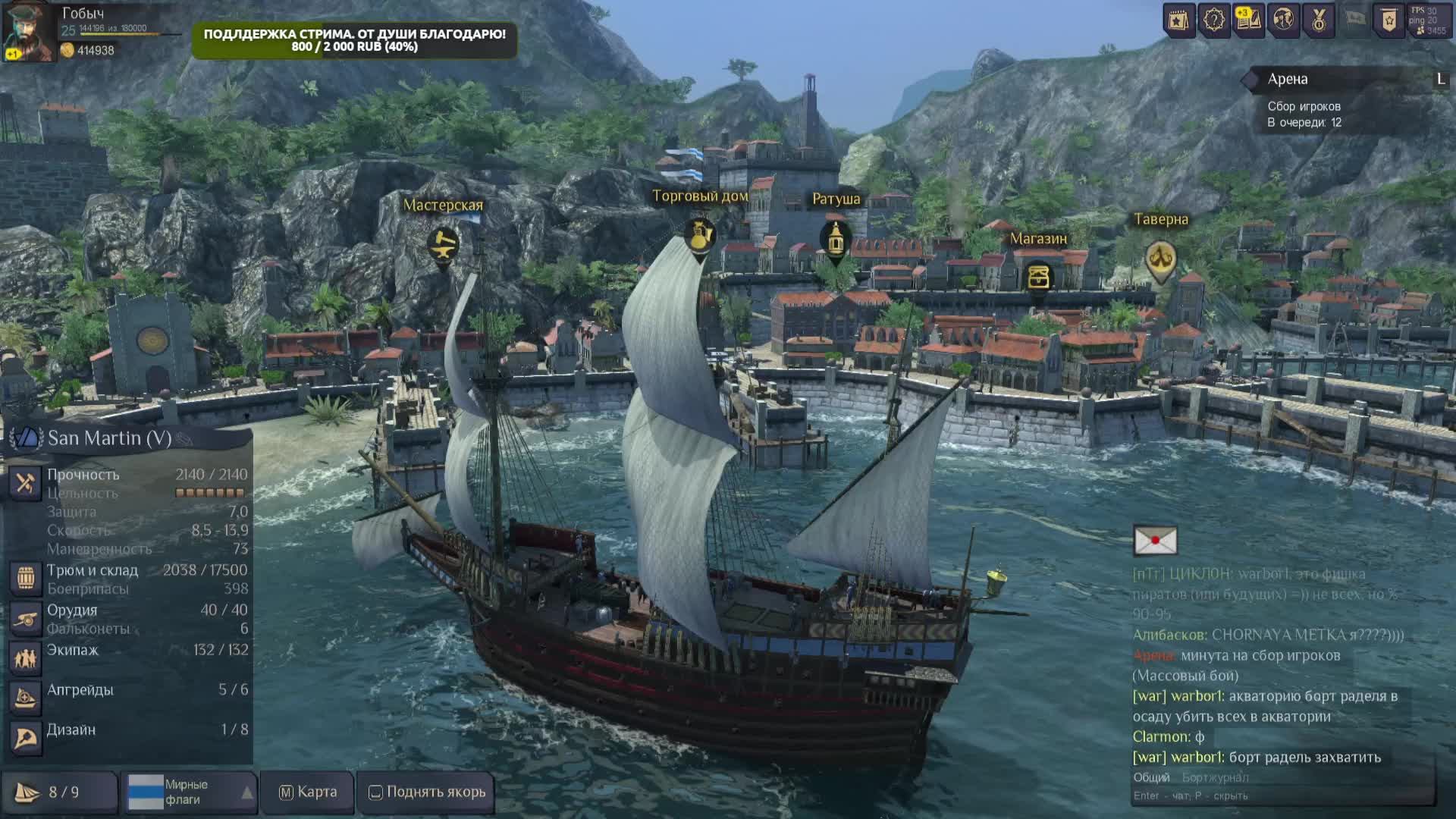Select the Орудия cannon icon

click(25, 619)
